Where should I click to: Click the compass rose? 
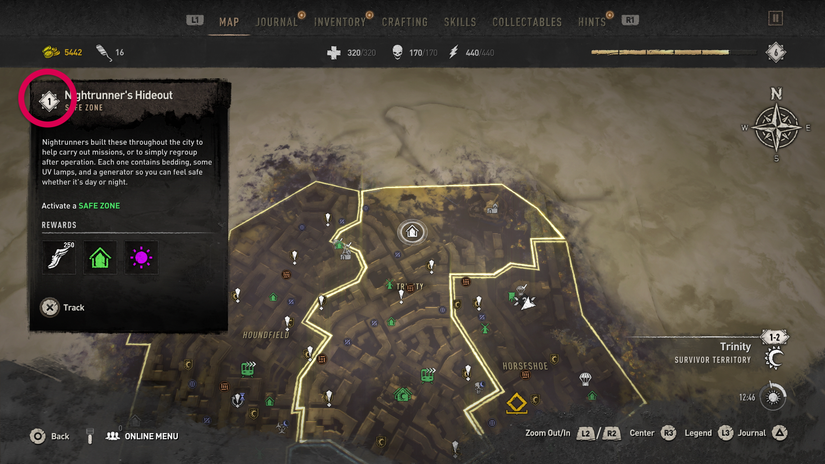click(x=776, y=127)
